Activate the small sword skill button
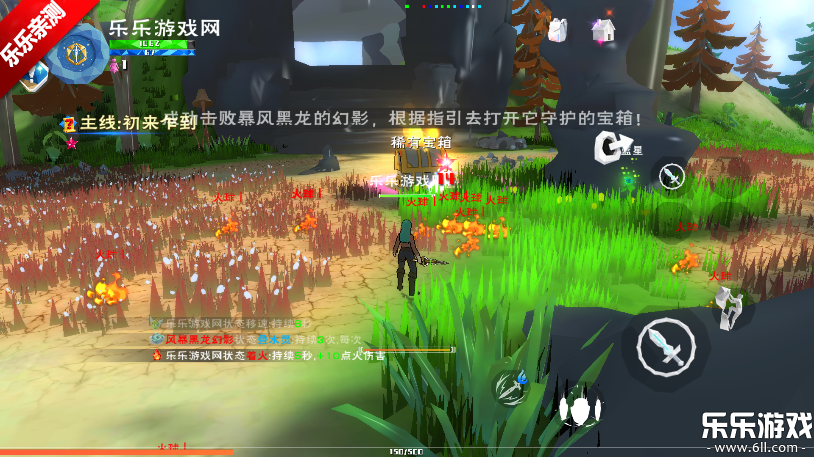814x457 pixels. (x=673, y=177)
